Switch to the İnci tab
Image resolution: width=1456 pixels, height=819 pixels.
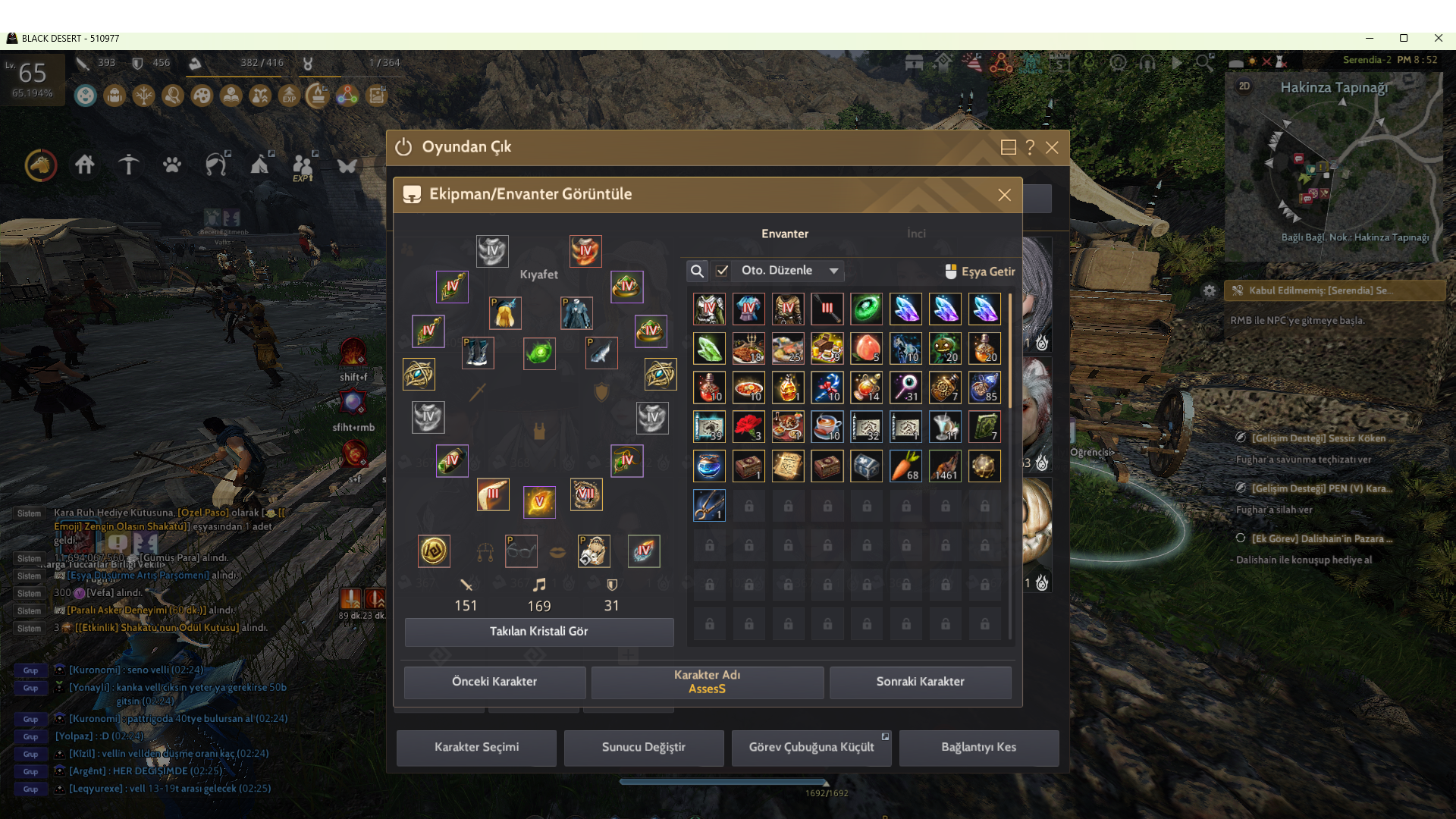pos(916,234)
